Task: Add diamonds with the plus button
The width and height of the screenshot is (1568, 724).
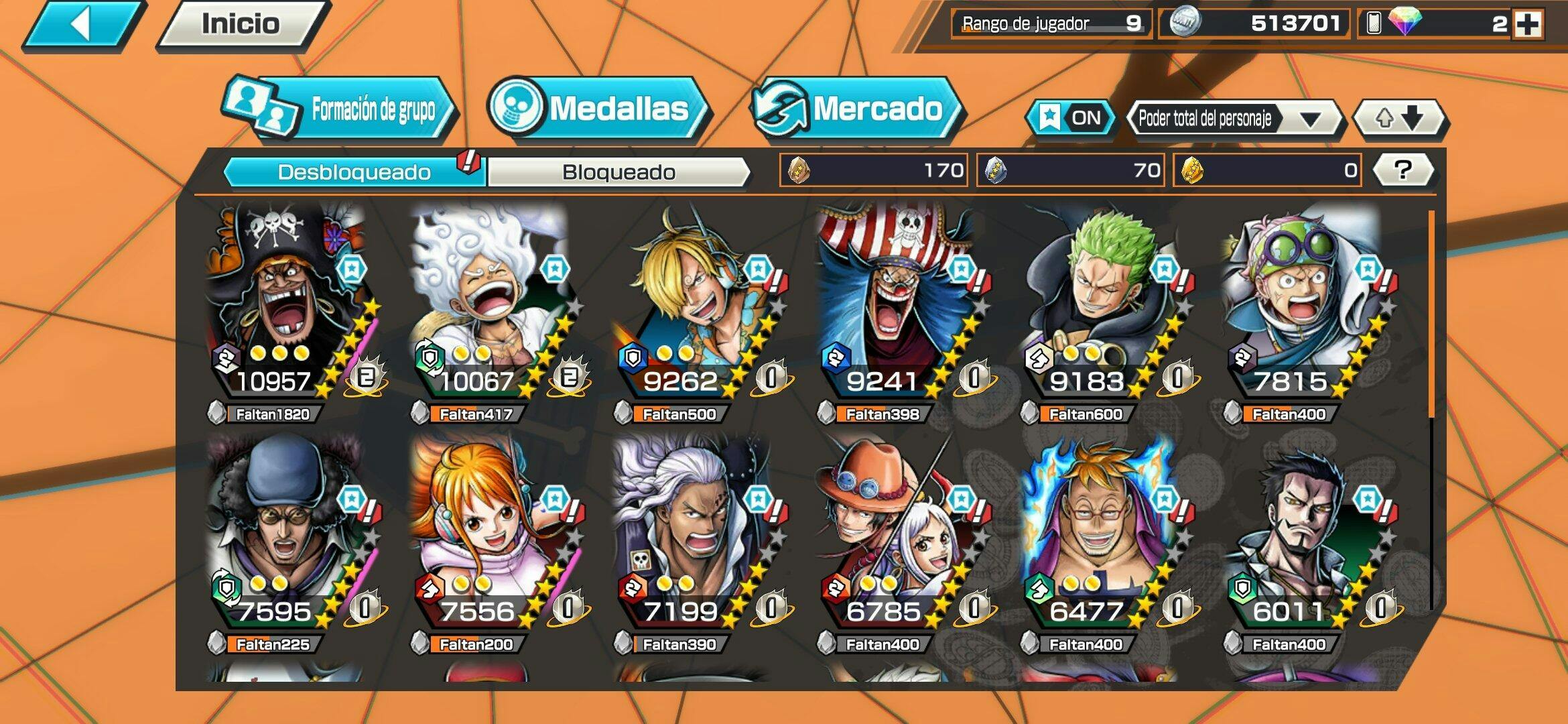Action: click(x=1528, y=25)
